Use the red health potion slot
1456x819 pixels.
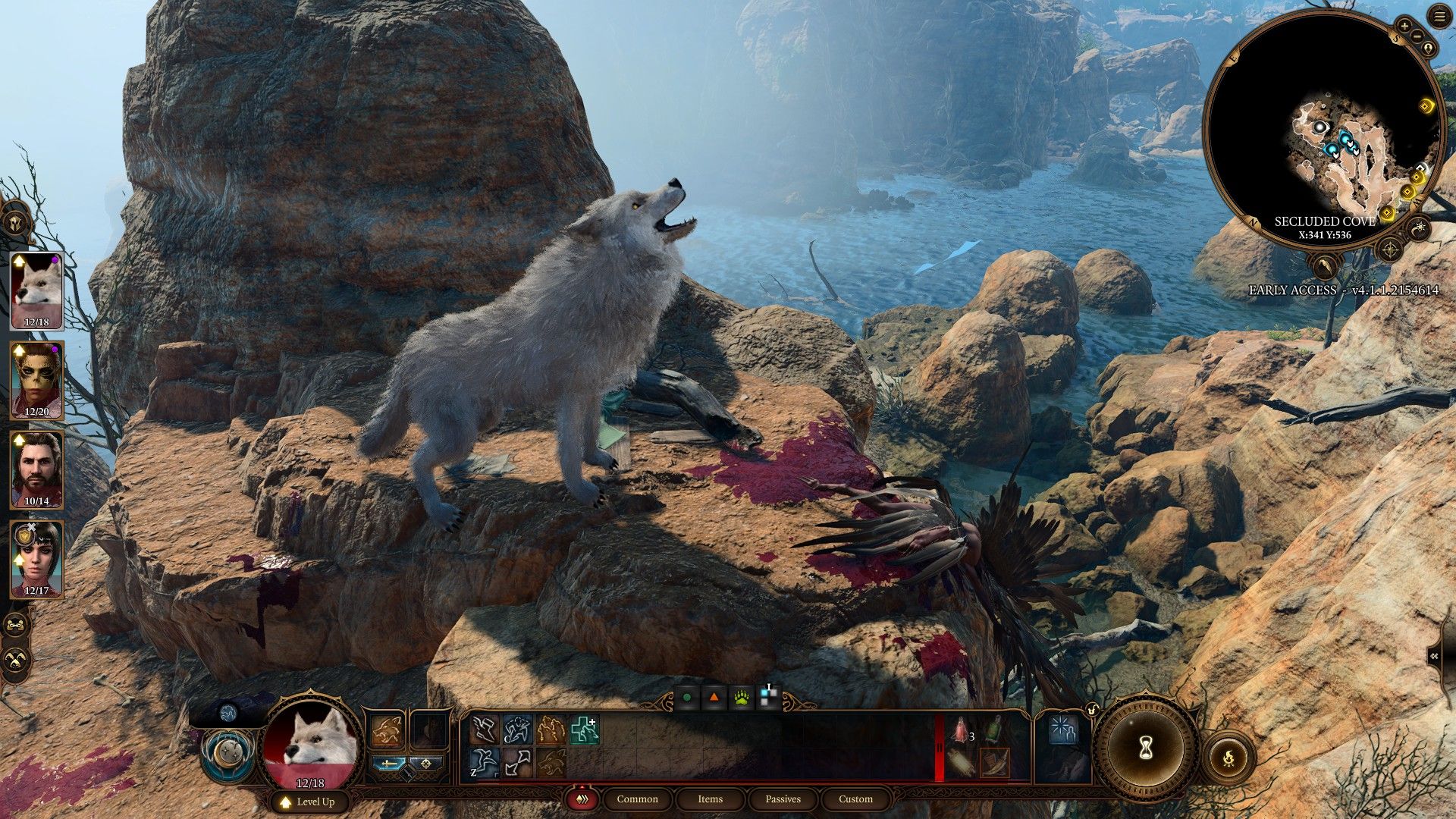(x=962, y=730)
